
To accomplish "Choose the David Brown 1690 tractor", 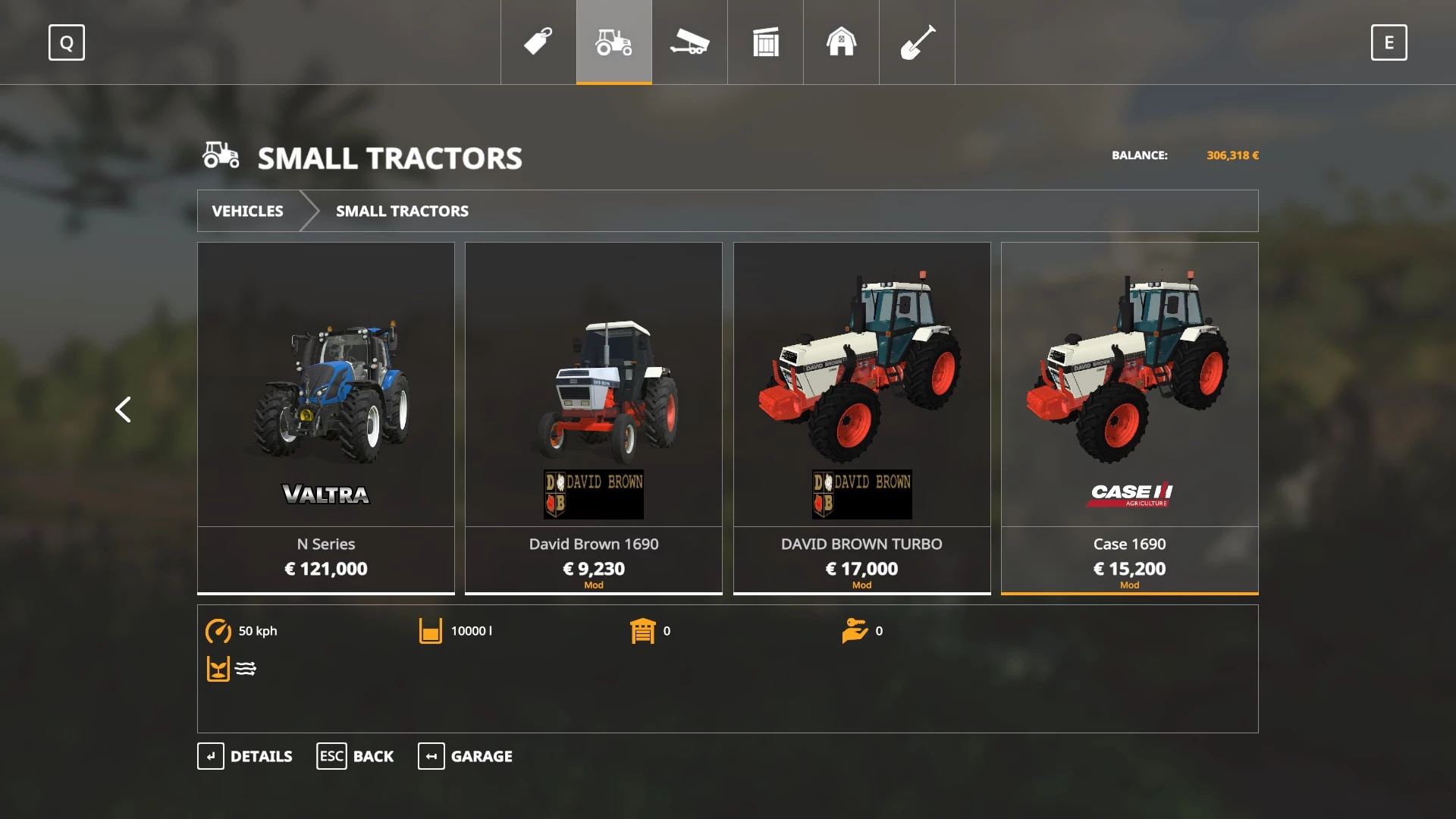I will coord(594,417).
